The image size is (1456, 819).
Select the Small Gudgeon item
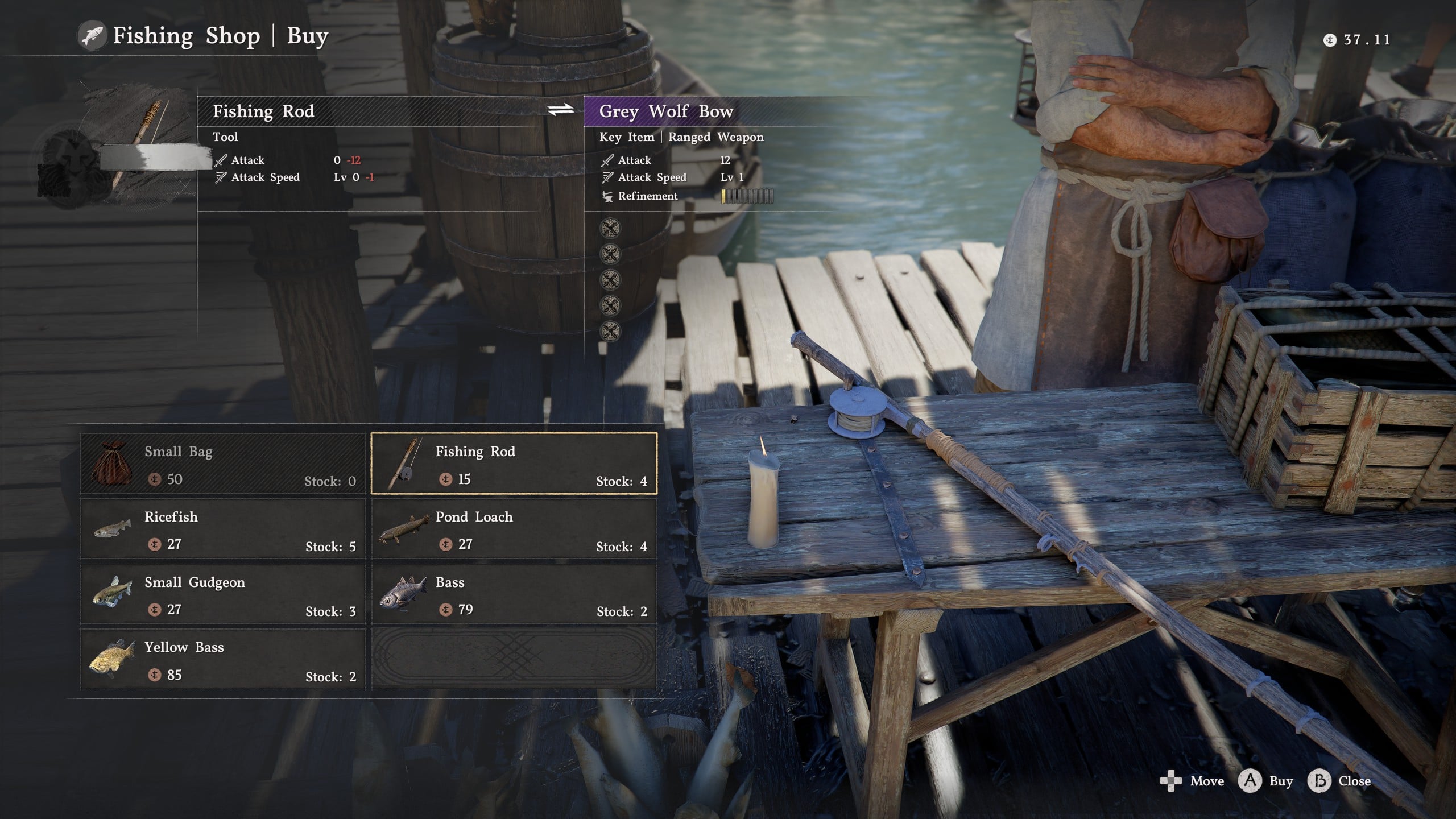(x=223, y=595)
